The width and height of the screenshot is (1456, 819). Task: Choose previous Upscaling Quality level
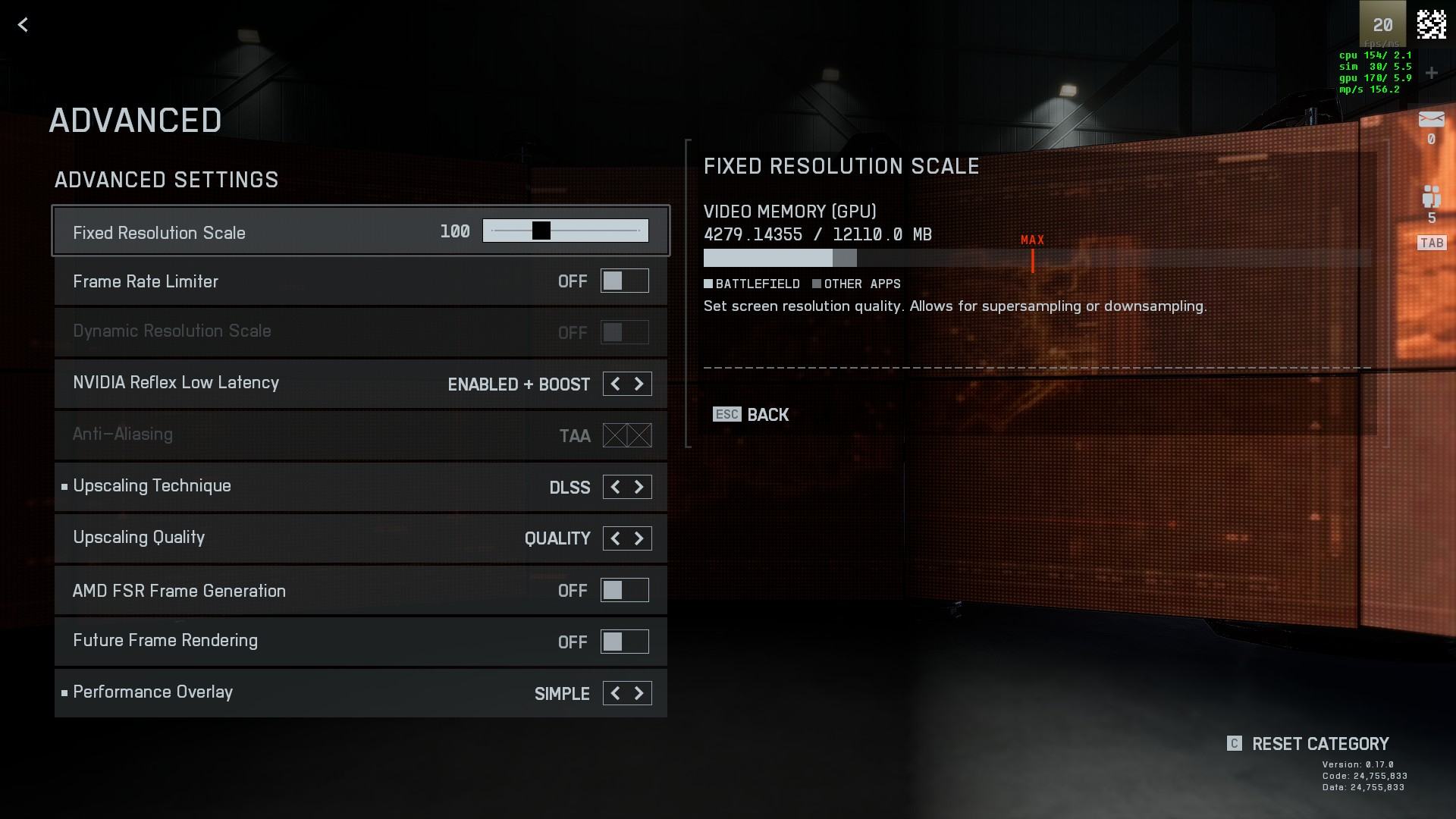[615, 538]
